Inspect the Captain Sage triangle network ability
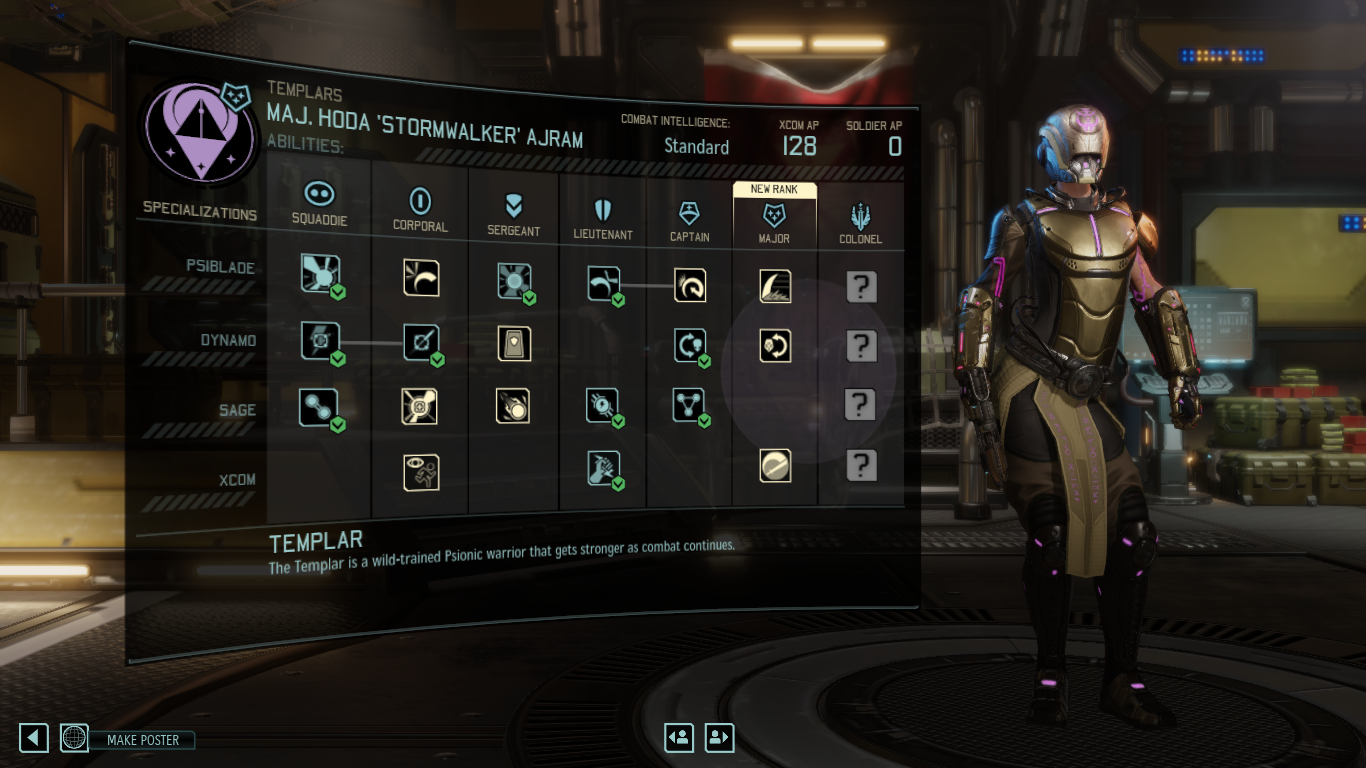 click(x=689, y=405)
